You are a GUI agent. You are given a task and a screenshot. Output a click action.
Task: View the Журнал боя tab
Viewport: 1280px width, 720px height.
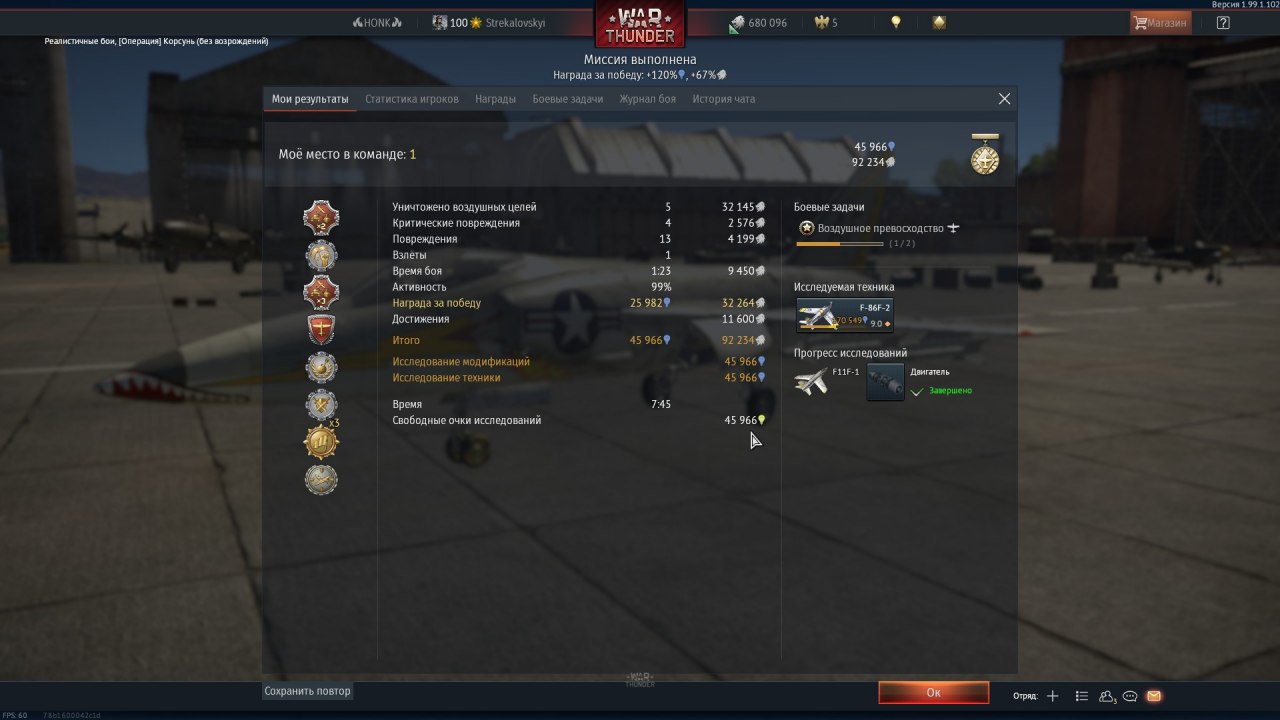(x=647, y=99)
